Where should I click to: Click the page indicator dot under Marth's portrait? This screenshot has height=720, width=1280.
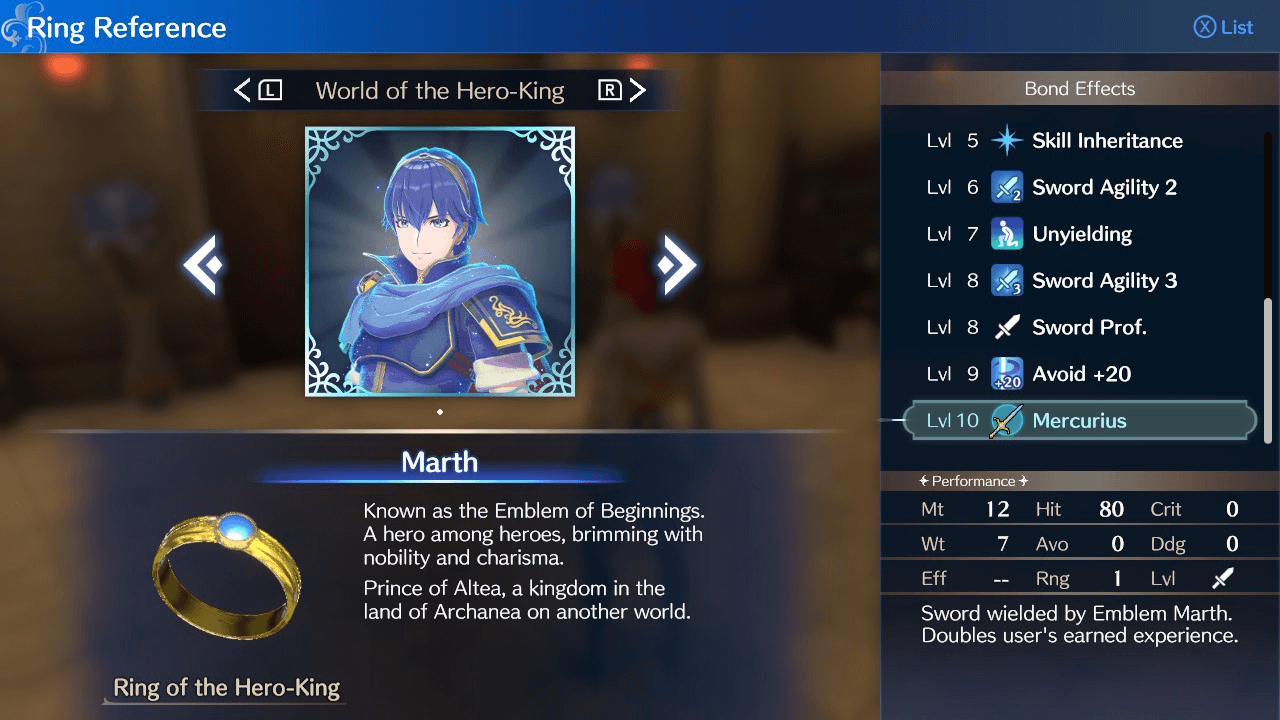tap(440, 410)
